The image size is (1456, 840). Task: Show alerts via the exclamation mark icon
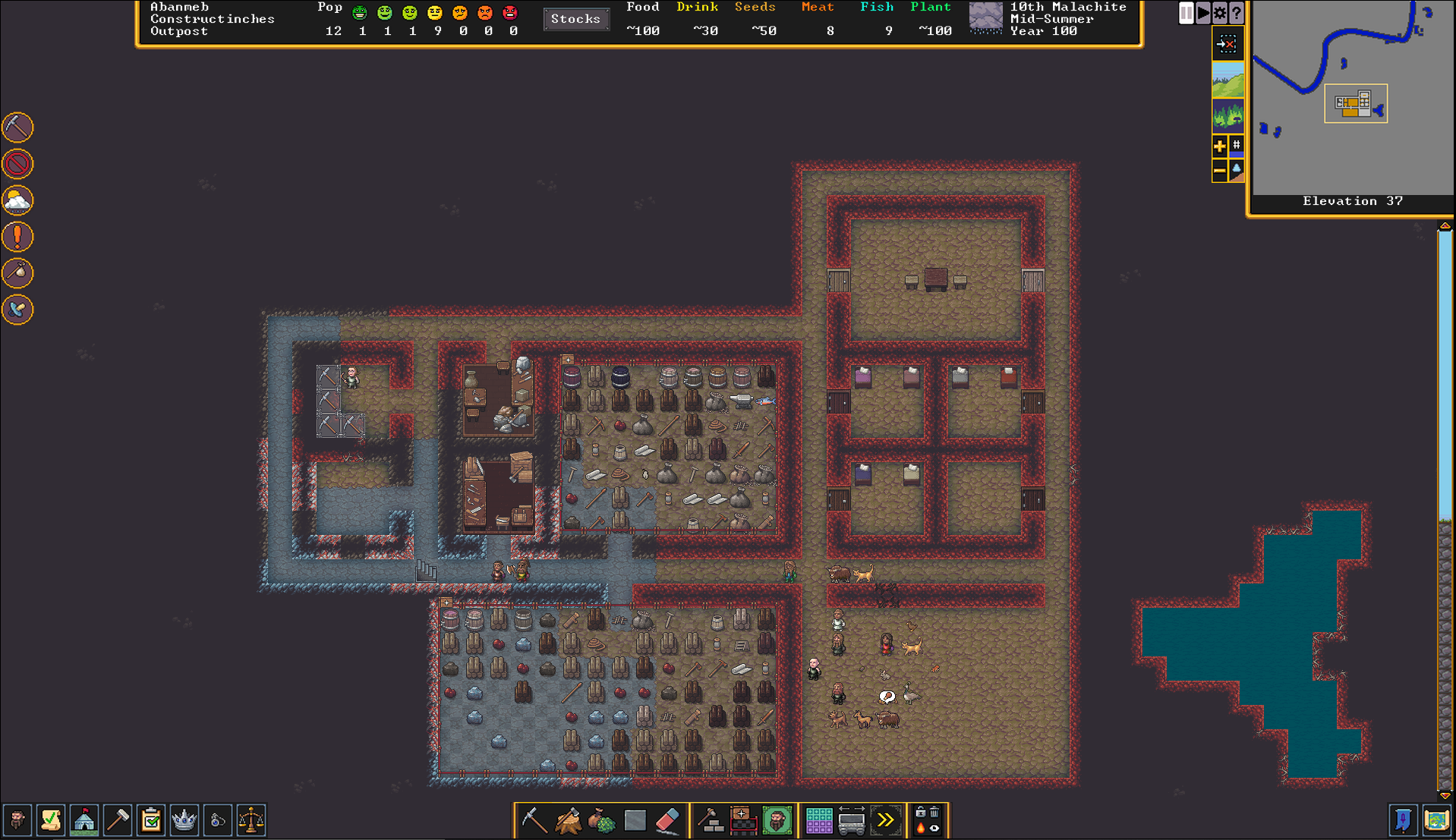[x=17, y=237]
